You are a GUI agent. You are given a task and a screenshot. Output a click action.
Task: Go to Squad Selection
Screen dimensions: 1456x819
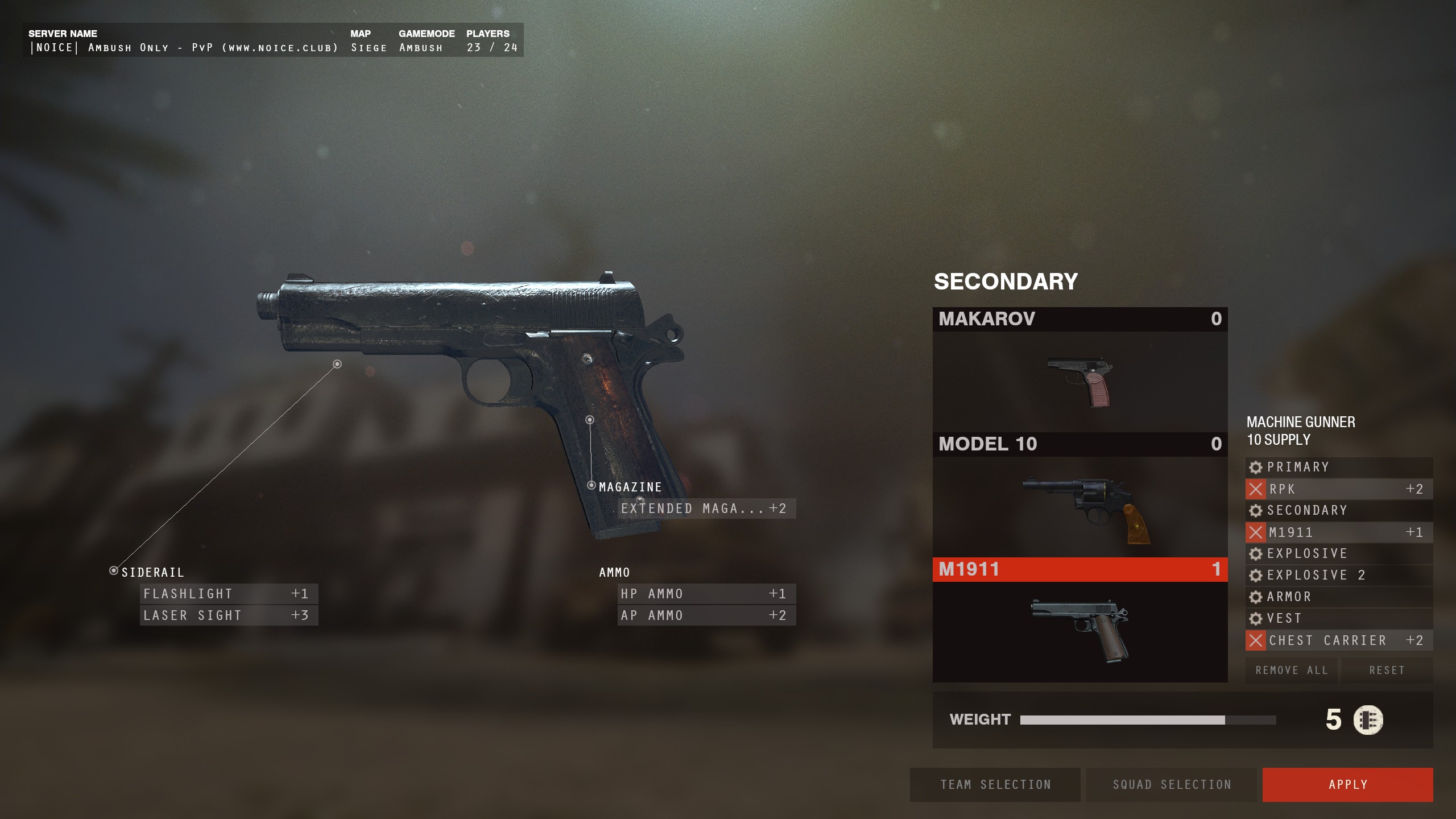coord(1171,785)
